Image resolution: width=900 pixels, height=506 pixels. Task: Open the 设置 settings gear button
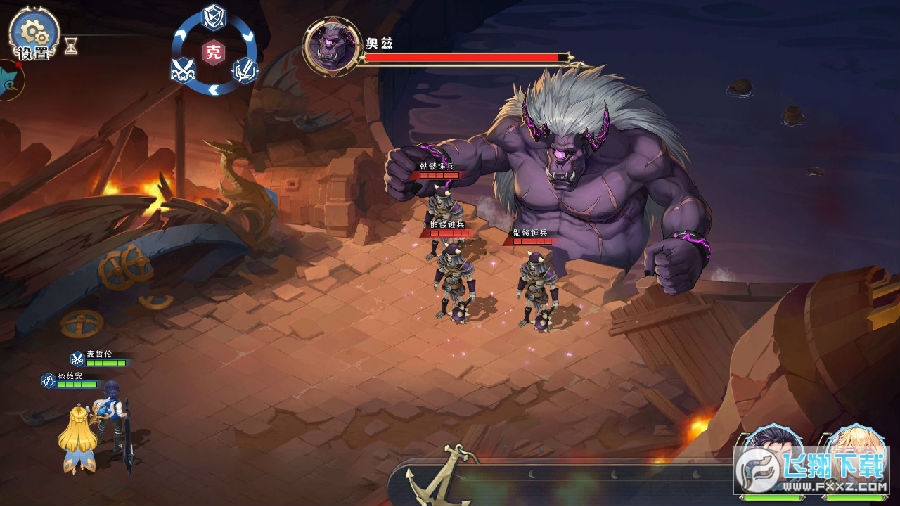(33, 31)
